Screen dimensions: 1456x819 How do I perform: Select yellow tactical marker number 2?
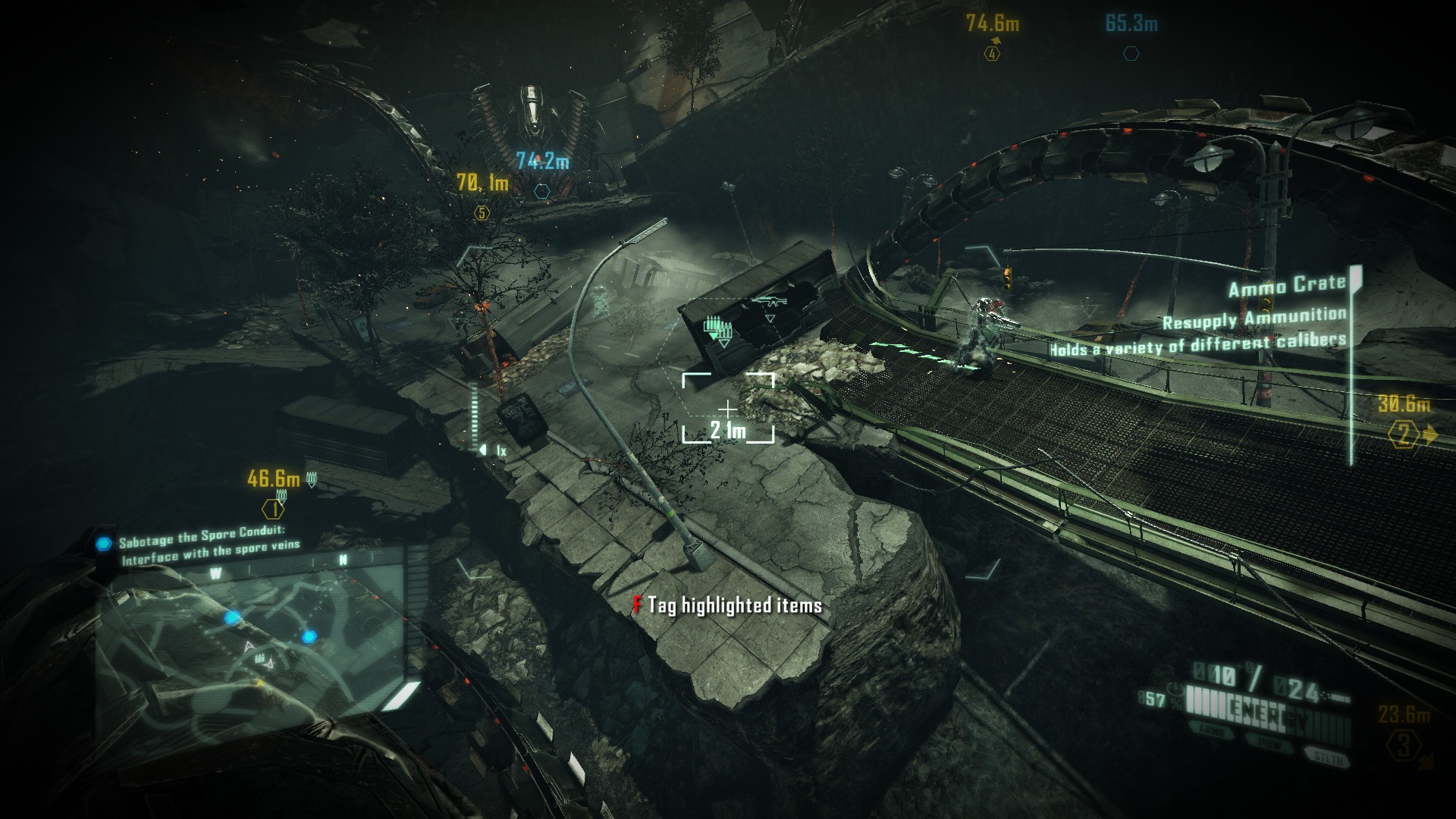point(1404,435)
